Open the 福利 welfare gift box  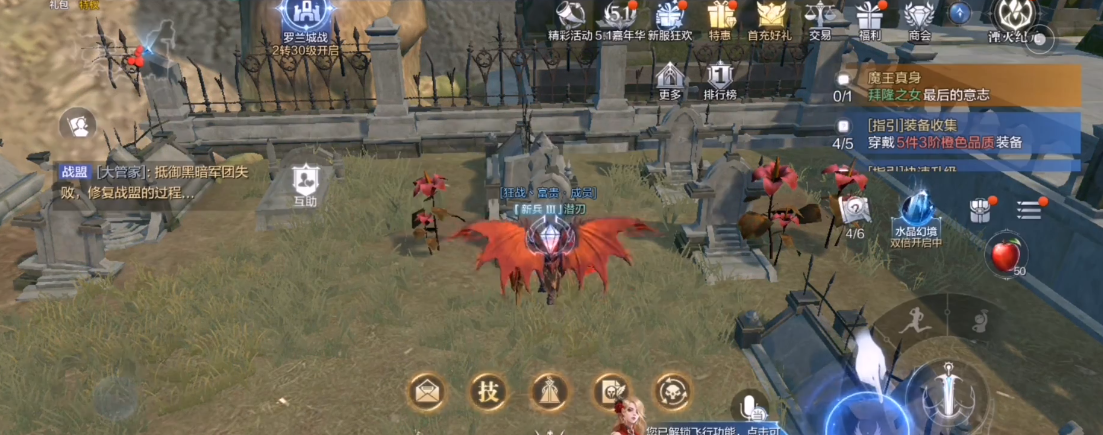click(x=869, y=16)
